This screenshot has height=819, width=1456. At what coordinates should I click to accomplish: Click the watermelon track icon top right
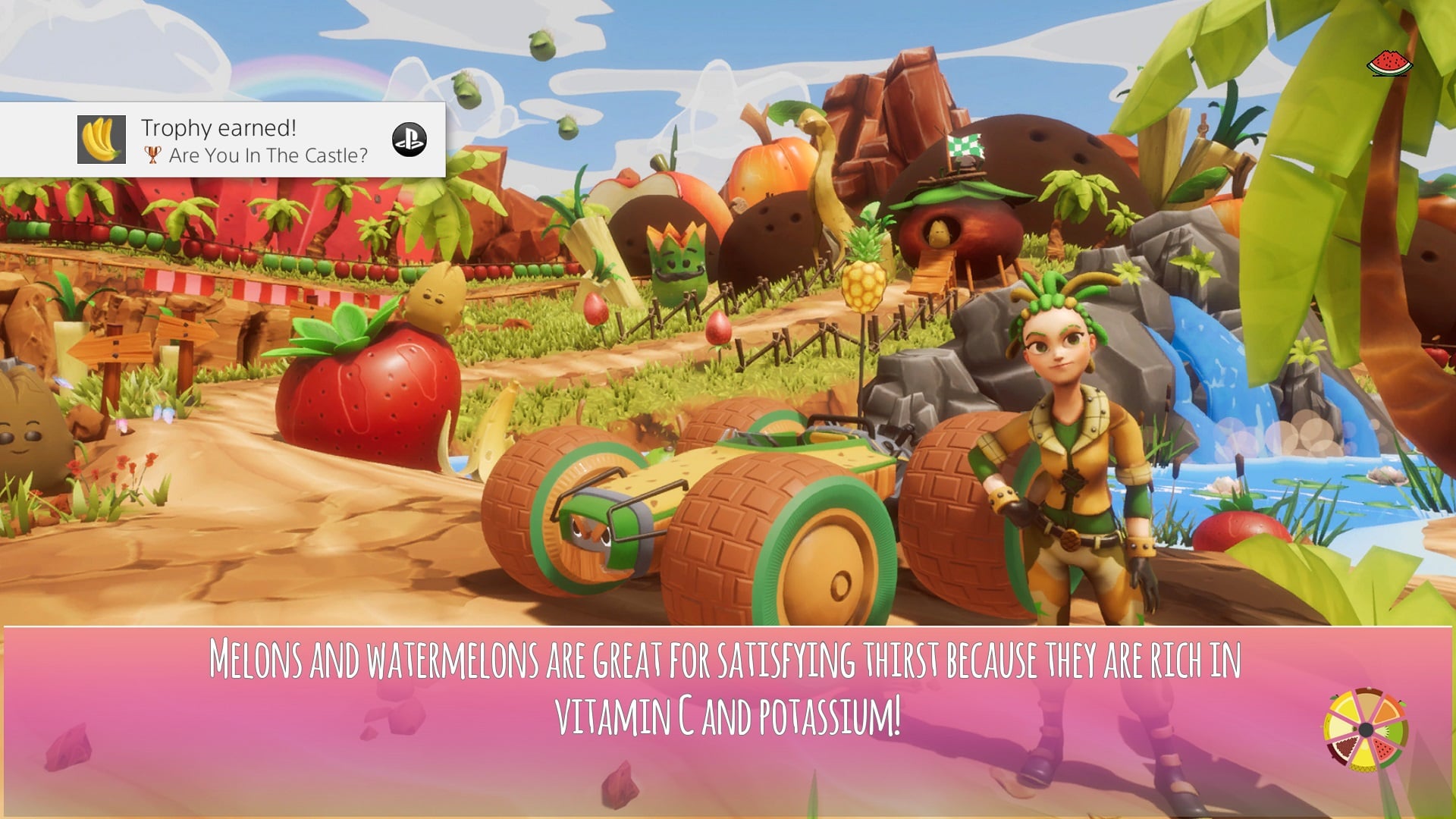coord(1390,64)
